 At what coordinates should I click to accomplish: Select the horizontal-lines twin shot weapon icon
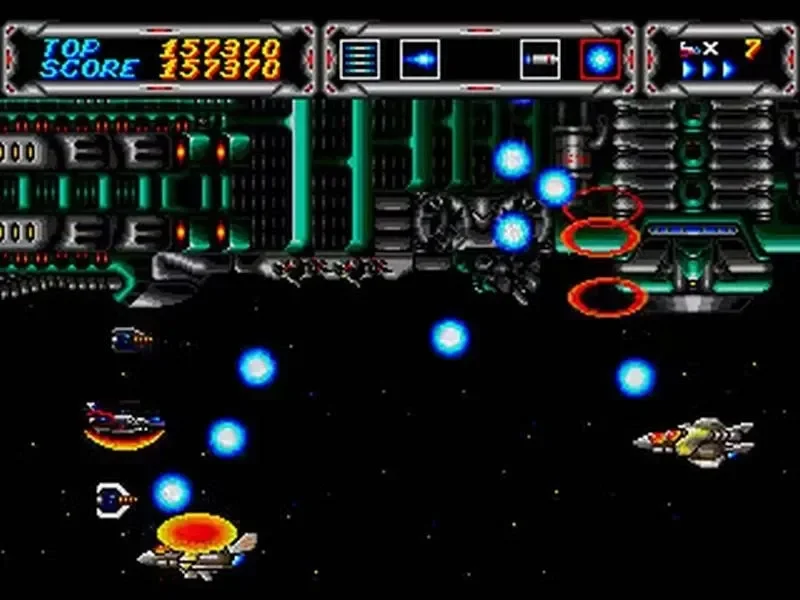359,59
